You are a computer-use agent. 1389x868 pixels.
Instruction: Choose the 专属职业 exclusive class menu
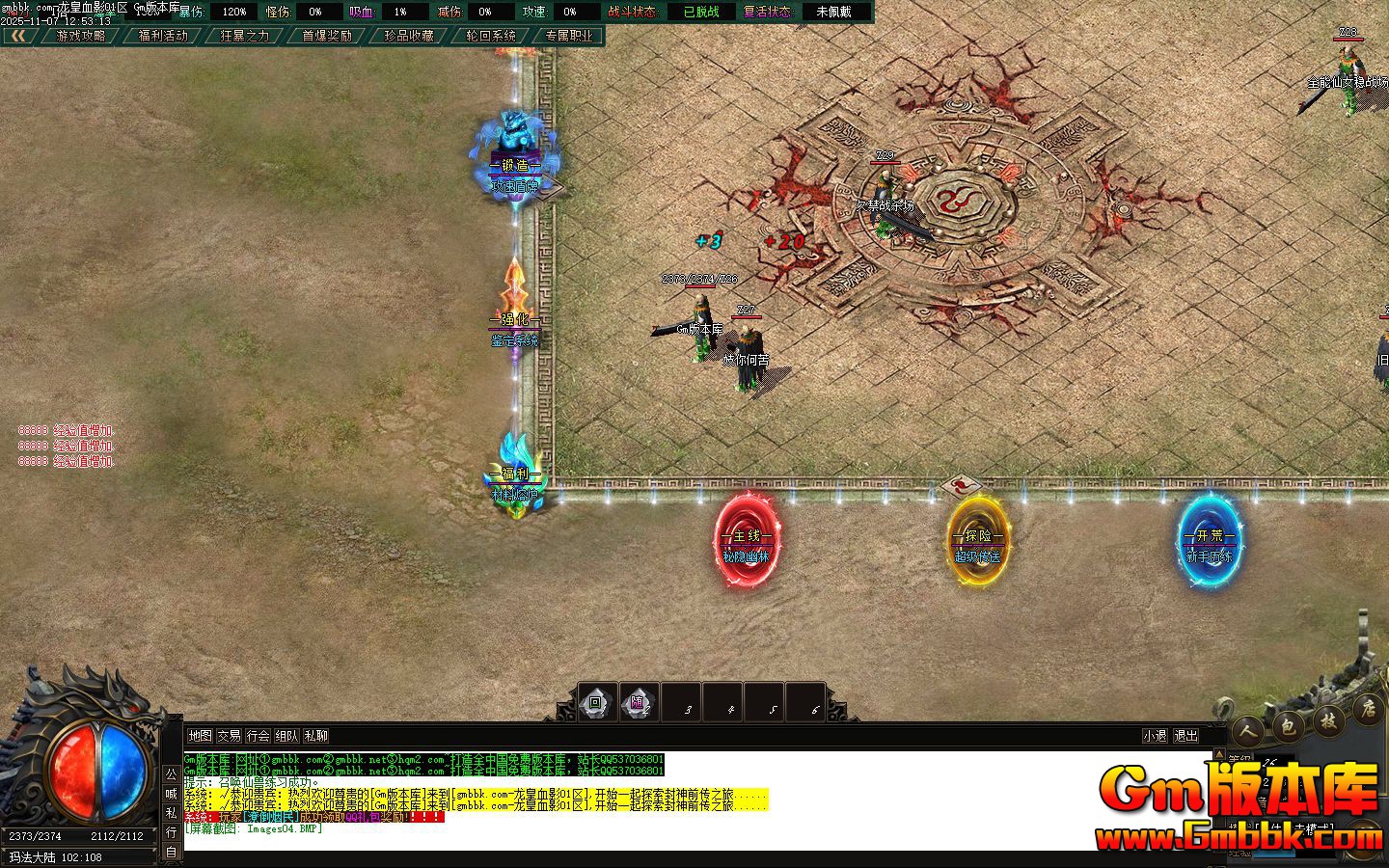tap(569, 36)
